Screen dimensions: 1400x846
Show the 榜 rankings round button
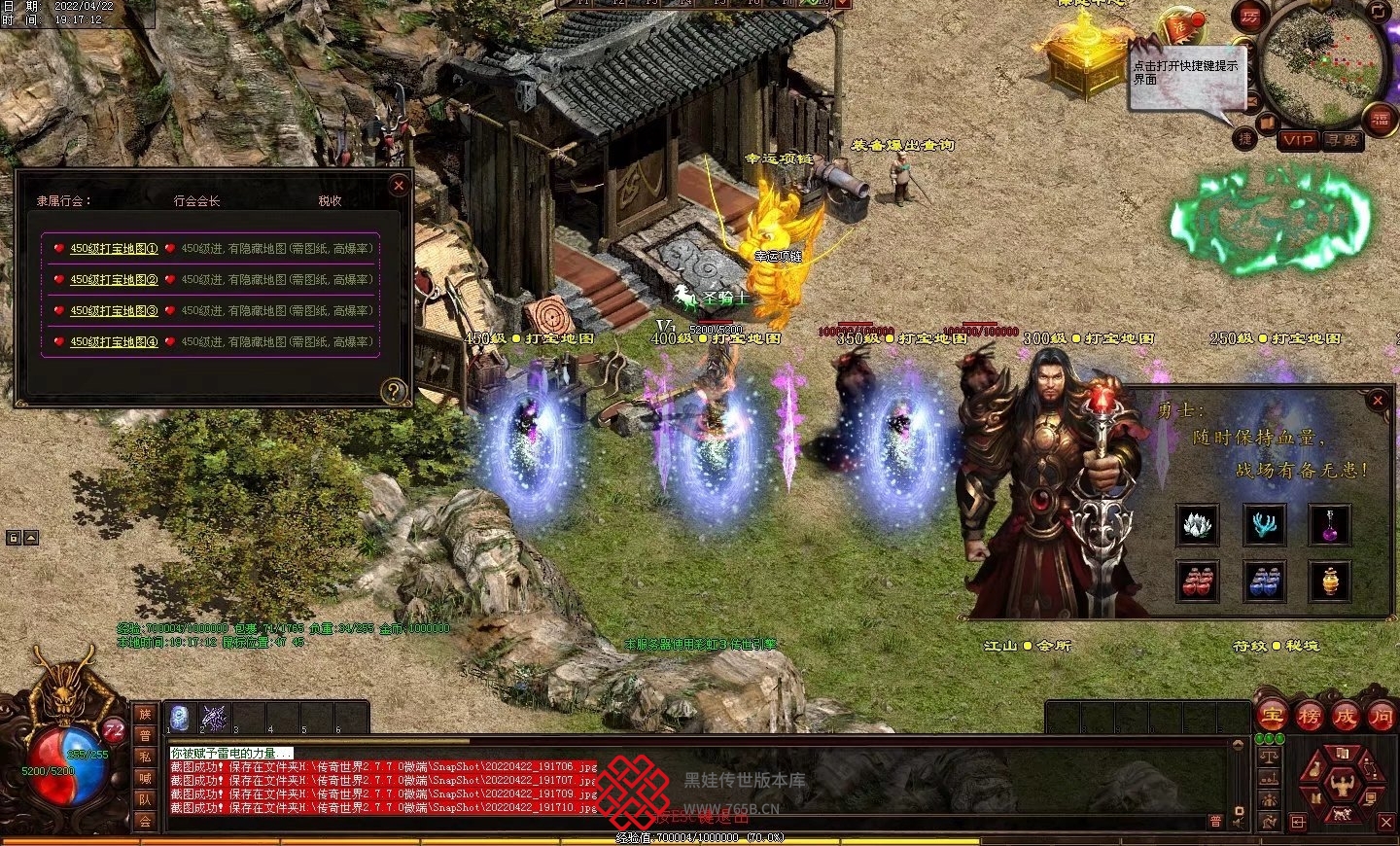click(1310, 717)
